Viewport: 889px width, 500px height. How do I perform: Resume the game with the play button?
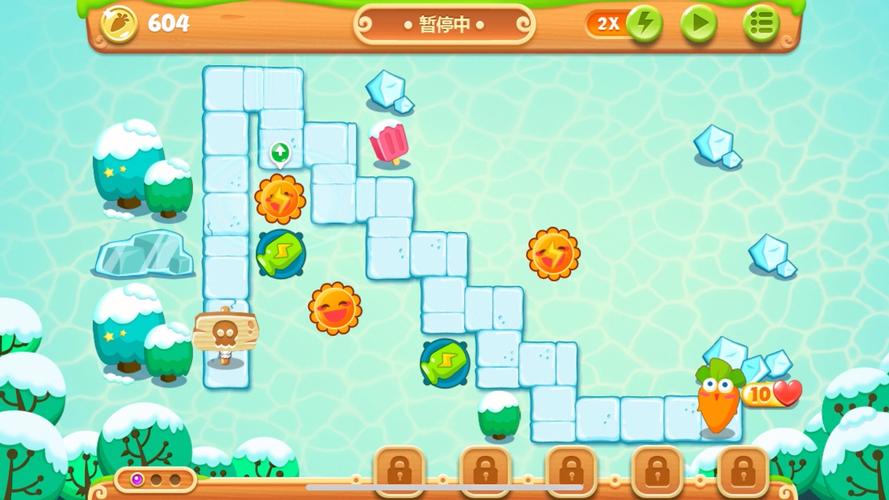coord(699,23)
